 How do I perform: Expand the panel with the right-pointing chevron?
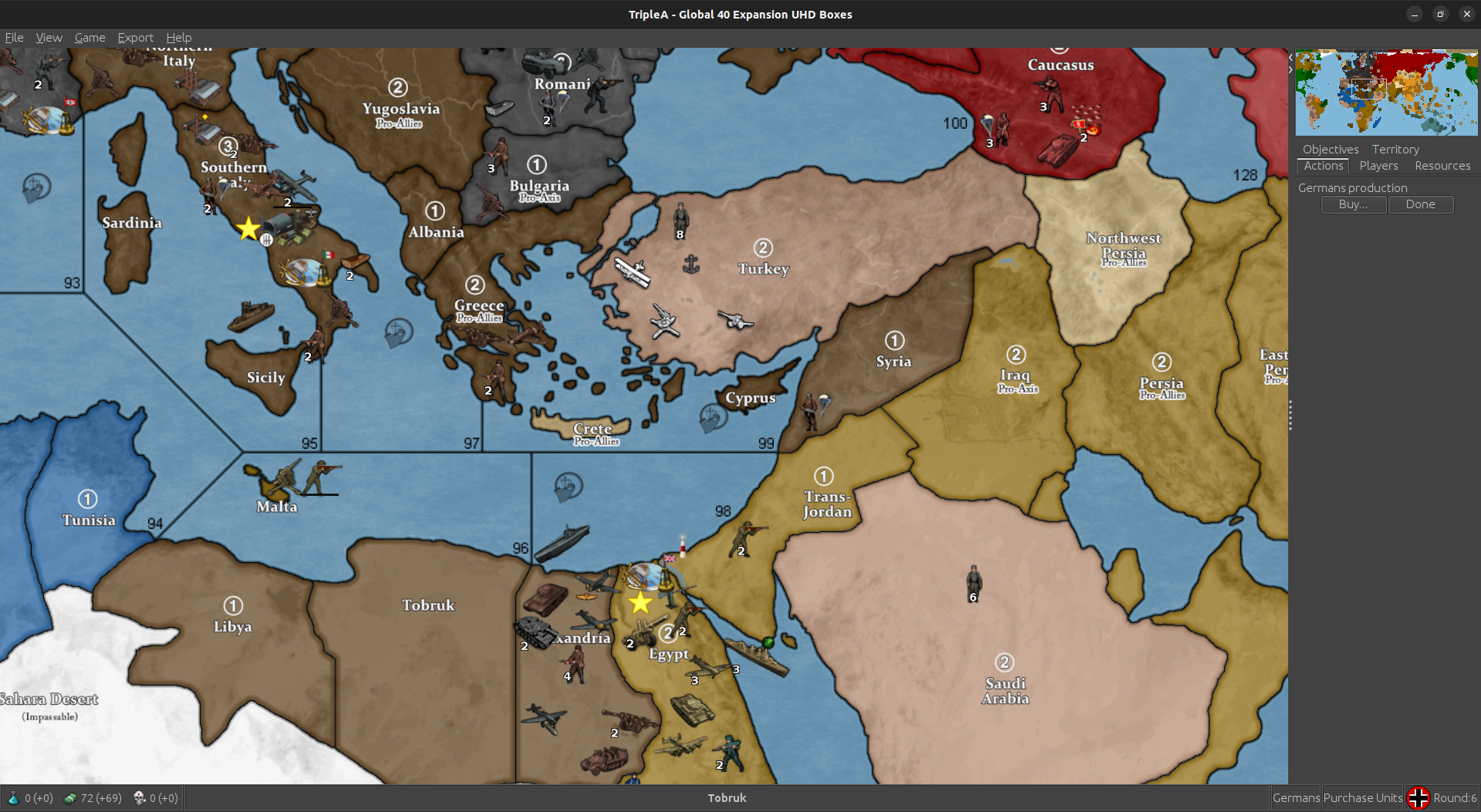(1289, 69)
